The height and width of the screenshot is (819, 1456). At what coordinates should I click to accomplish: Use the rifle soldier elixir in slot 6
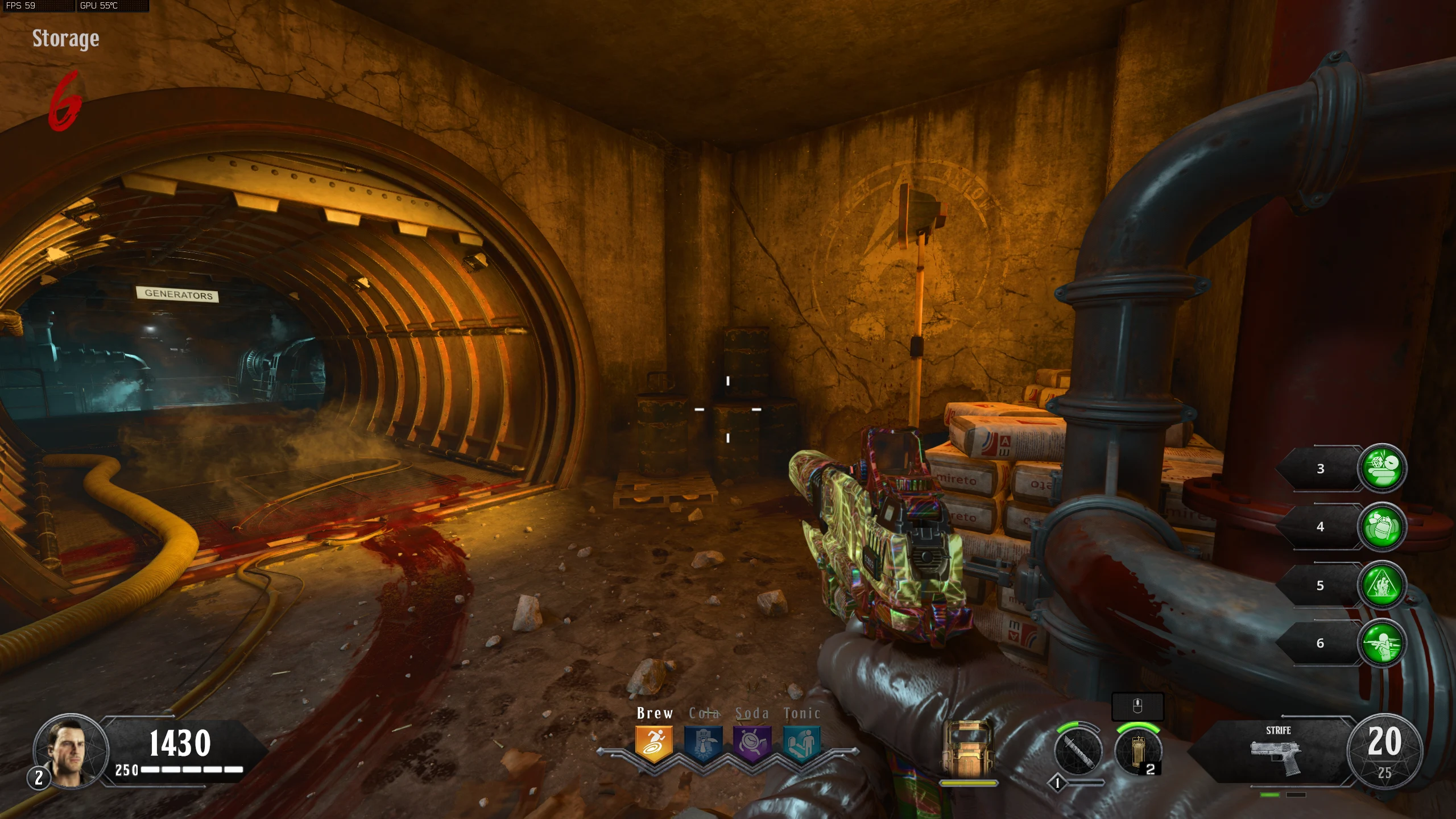point(1382,643)
